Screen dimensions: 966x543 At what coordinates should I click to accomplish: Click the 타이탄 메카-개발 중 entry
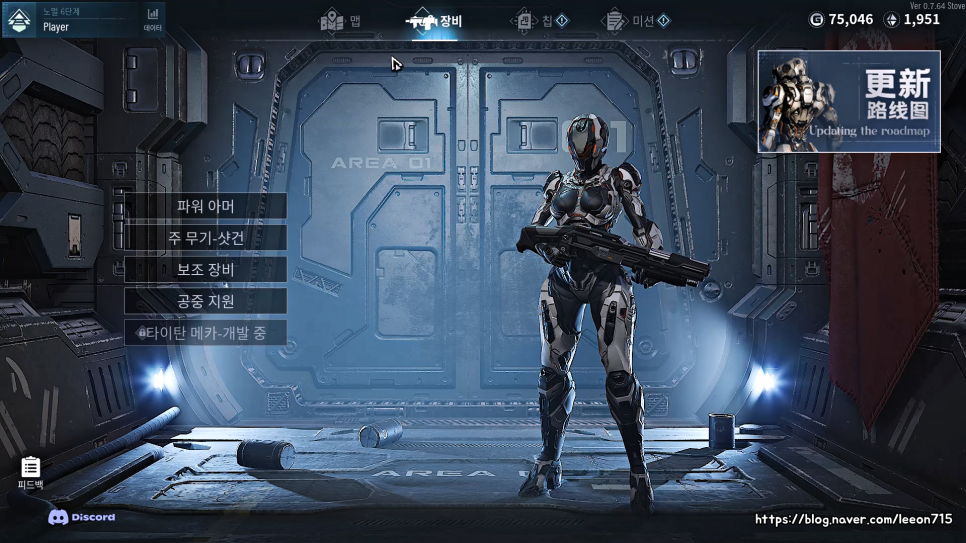tap(205, 333)
